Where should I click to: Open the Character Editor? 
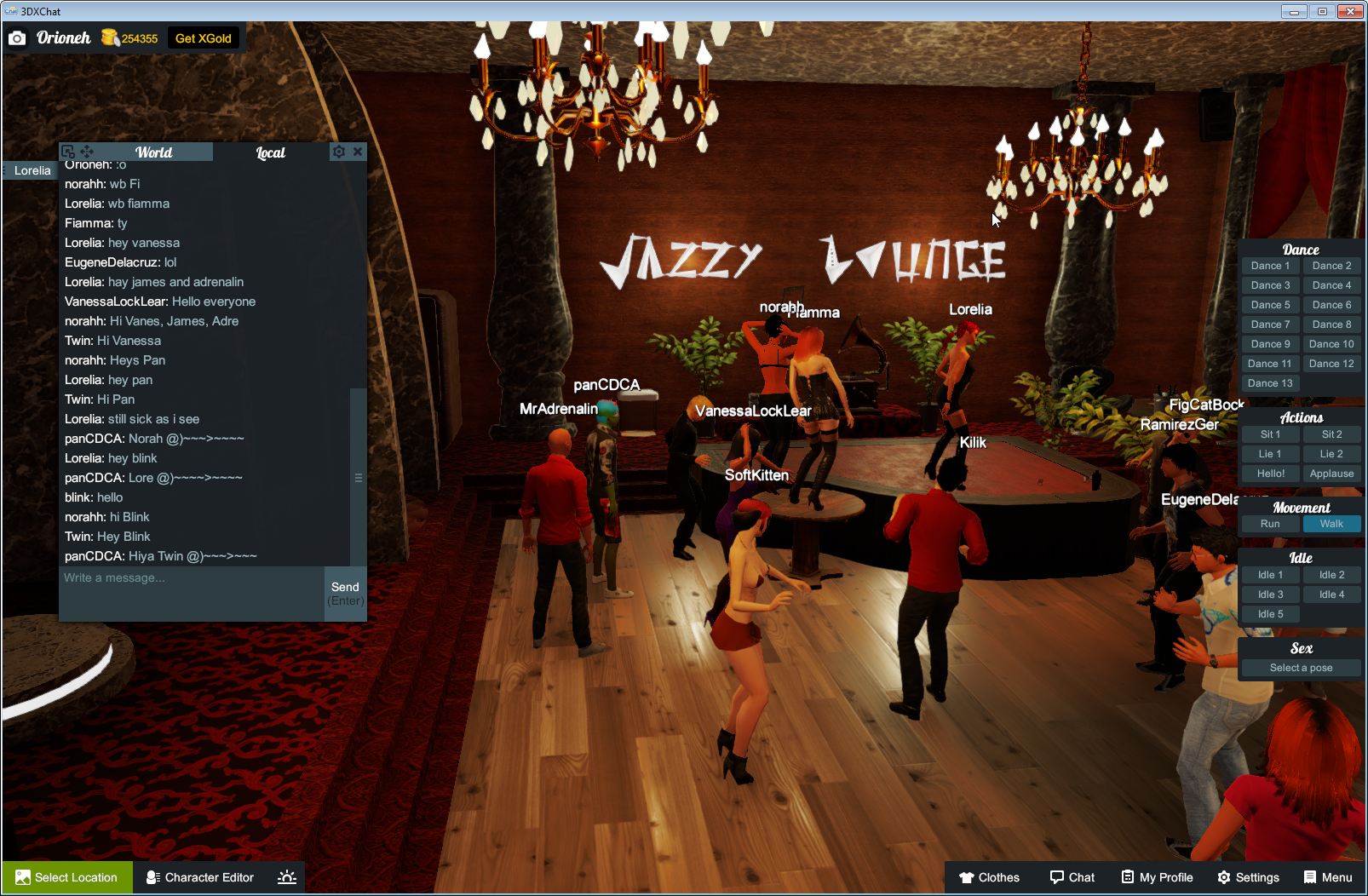[x=199, y=877]
